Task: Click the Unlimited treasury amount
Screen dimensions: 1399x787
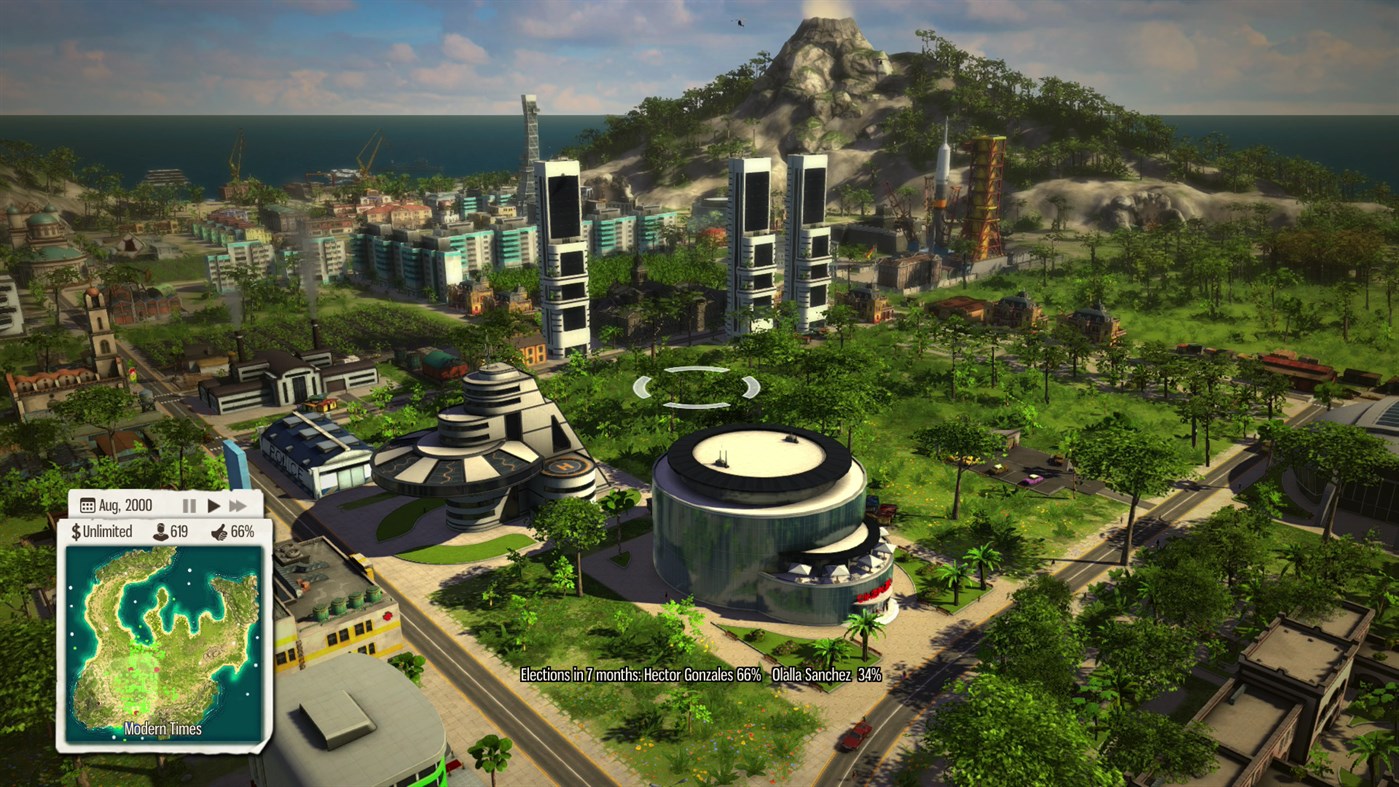Action: [x=108, y=530]
